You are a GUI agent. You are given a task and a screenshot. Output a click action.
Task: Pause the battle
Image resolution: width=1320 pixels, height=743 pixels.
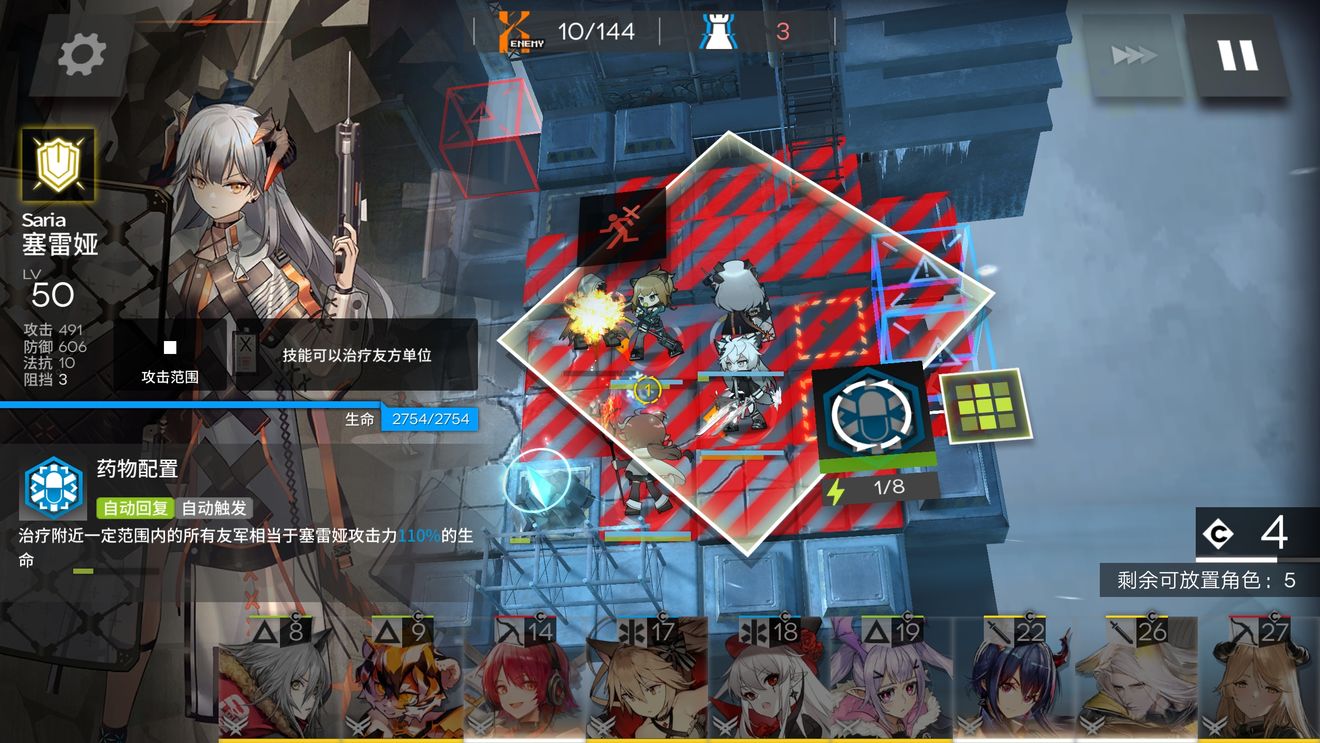(x=1240, y=55)
